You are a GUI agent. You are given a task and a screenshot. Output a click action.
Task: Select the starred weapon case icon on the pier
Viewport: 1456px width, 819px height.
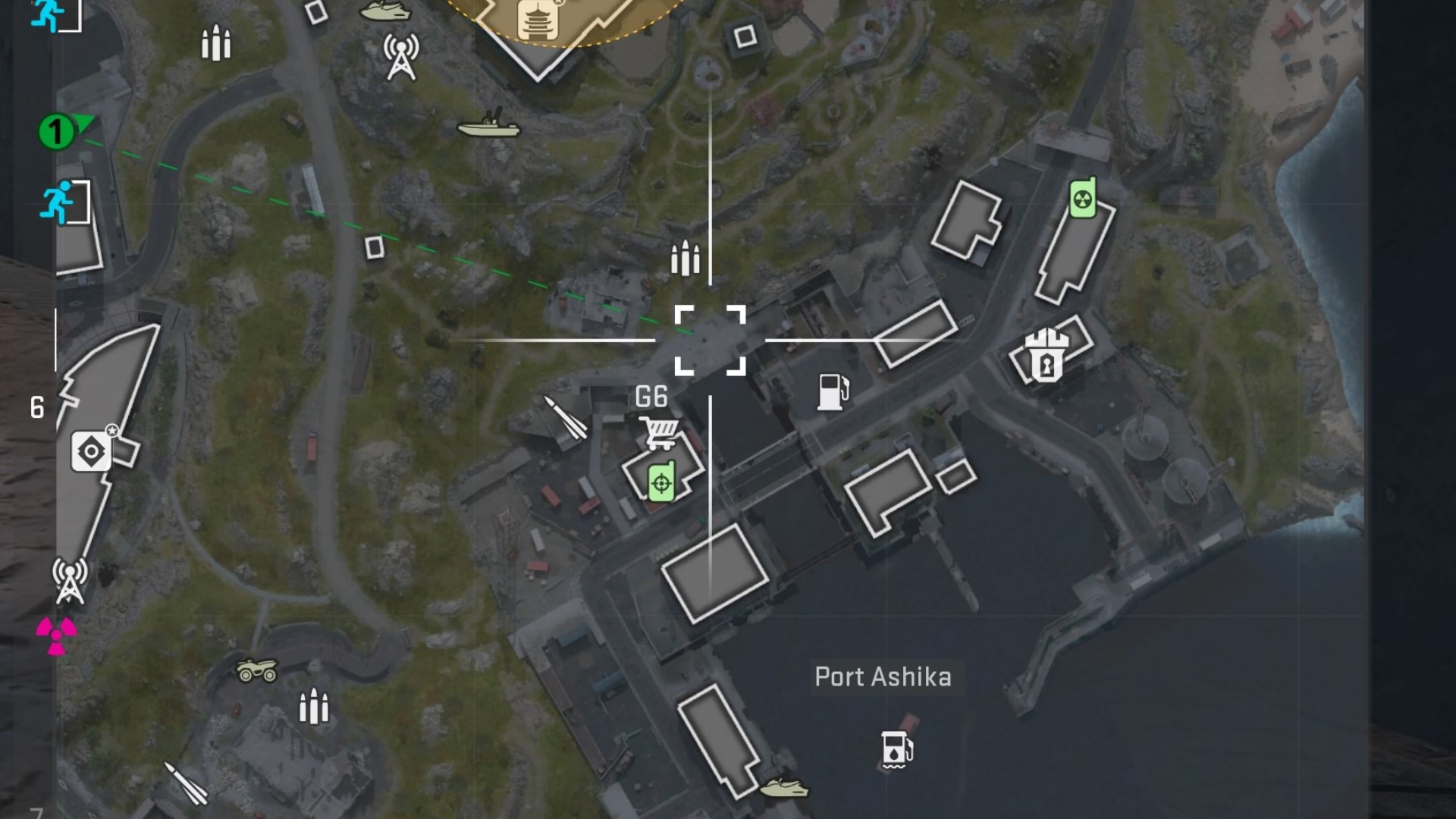pos(91,449)
